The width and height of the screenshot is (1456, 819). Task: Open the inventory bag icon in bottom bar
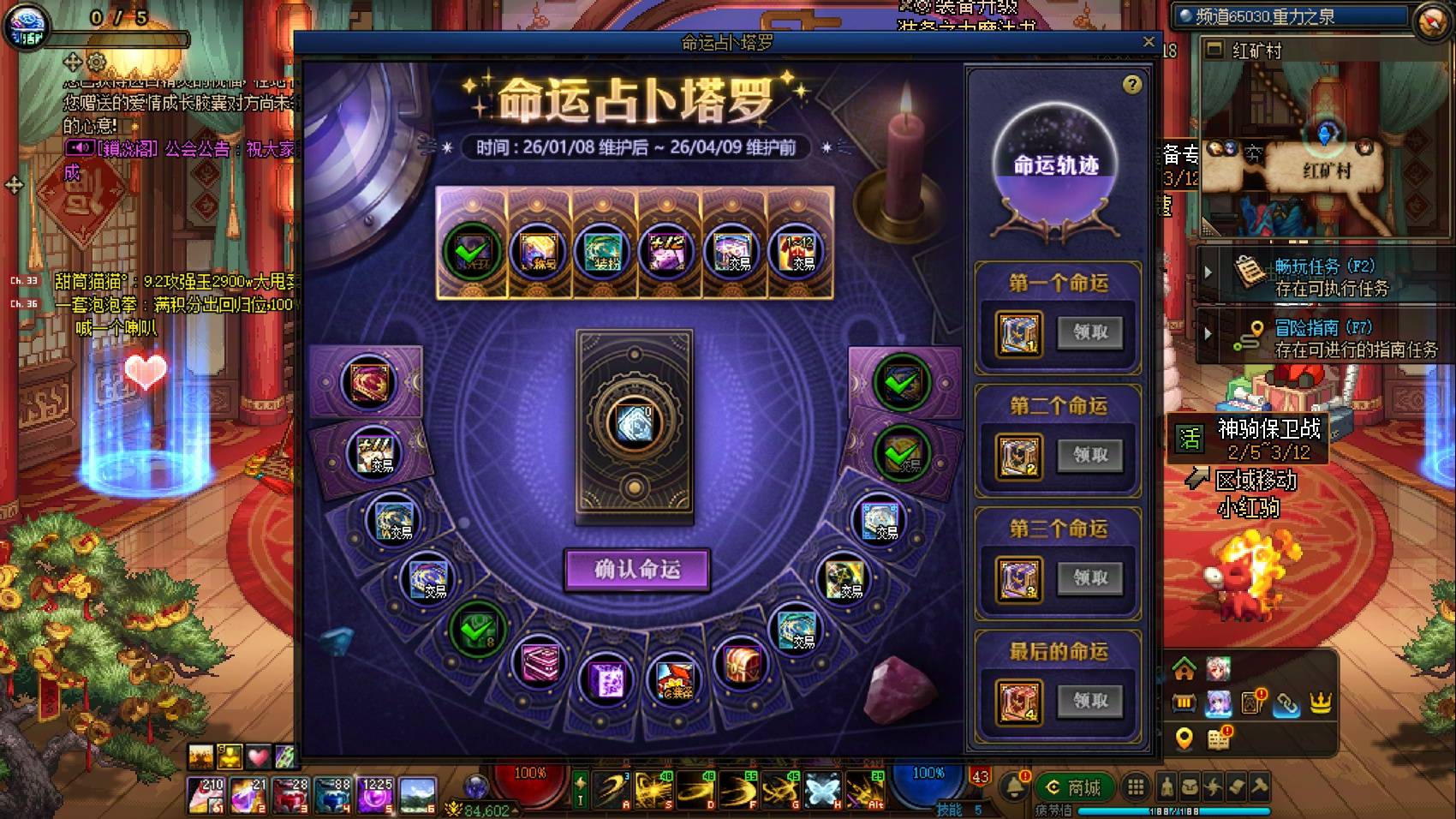pyautogui.click(x=1188, y=788)
